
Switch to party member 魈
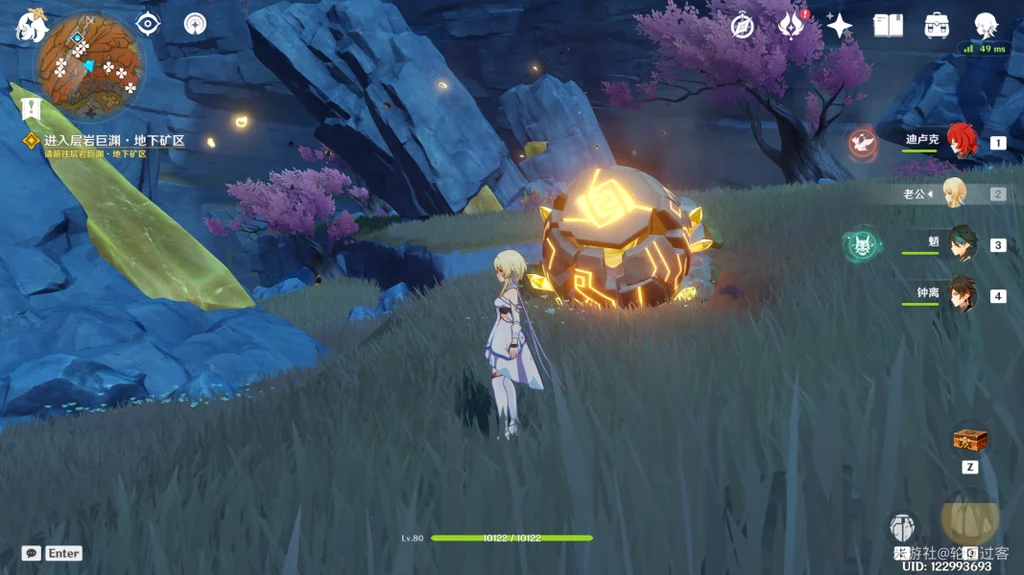point(962,244)
